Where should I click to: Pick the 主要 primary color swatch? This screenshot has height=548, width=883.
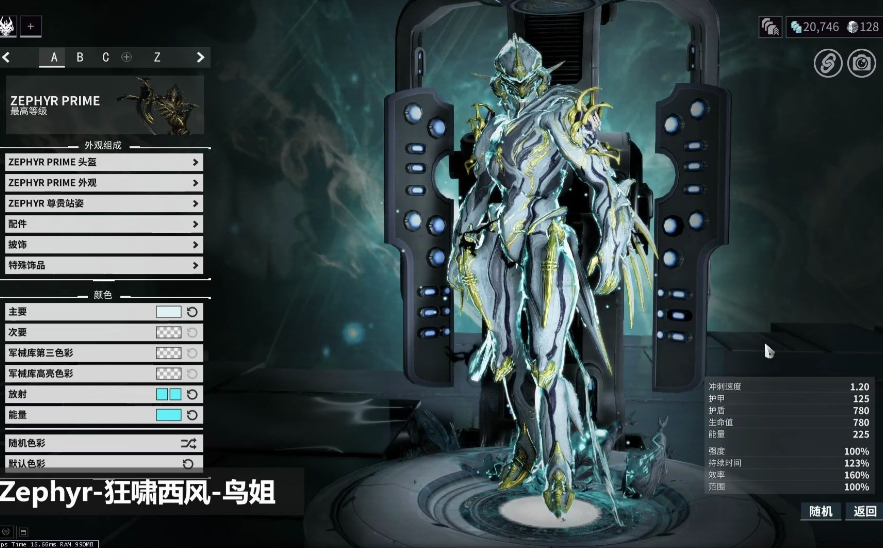click(x=168, y=312)
